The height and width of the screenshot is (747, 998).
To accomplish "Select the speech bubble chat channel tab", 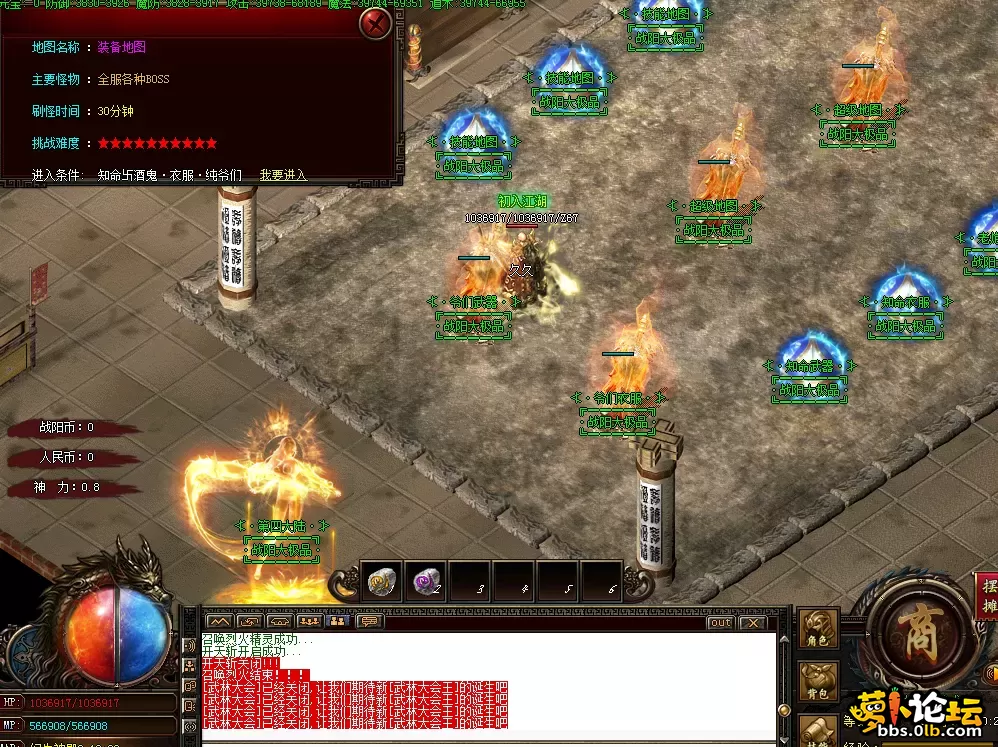I will pos(369,622).
